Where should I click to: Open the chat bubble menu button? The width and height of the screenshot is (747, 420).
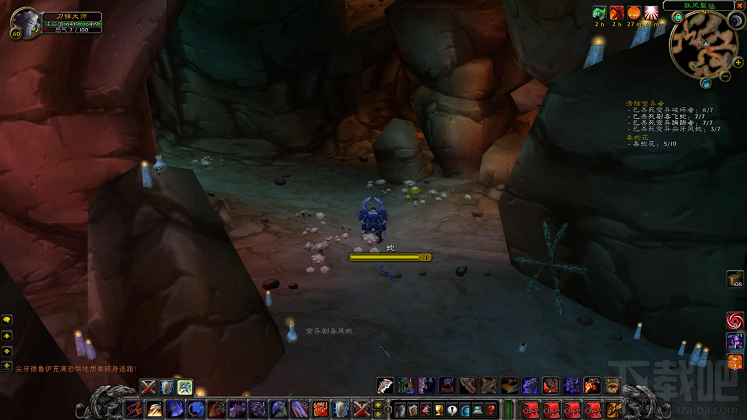7,319
